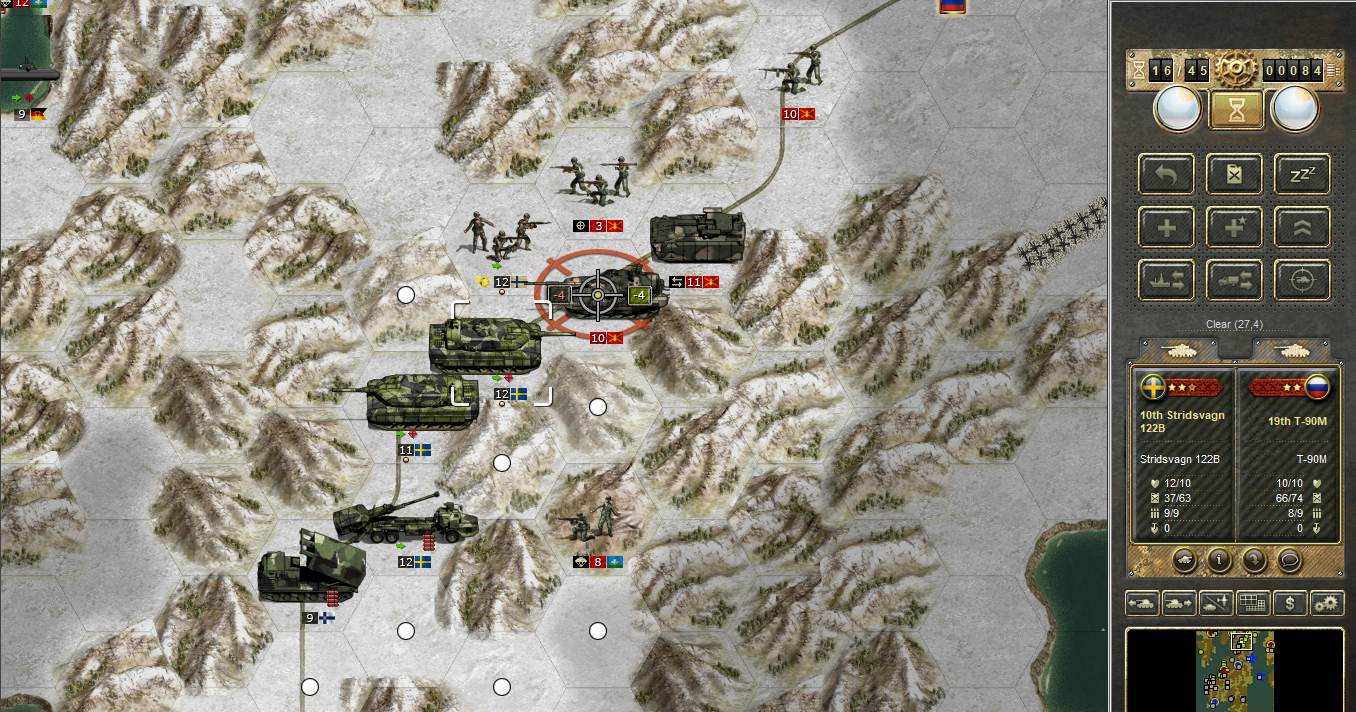Select previous unit with the left-arrow tank

click(x=1143, y=603)
